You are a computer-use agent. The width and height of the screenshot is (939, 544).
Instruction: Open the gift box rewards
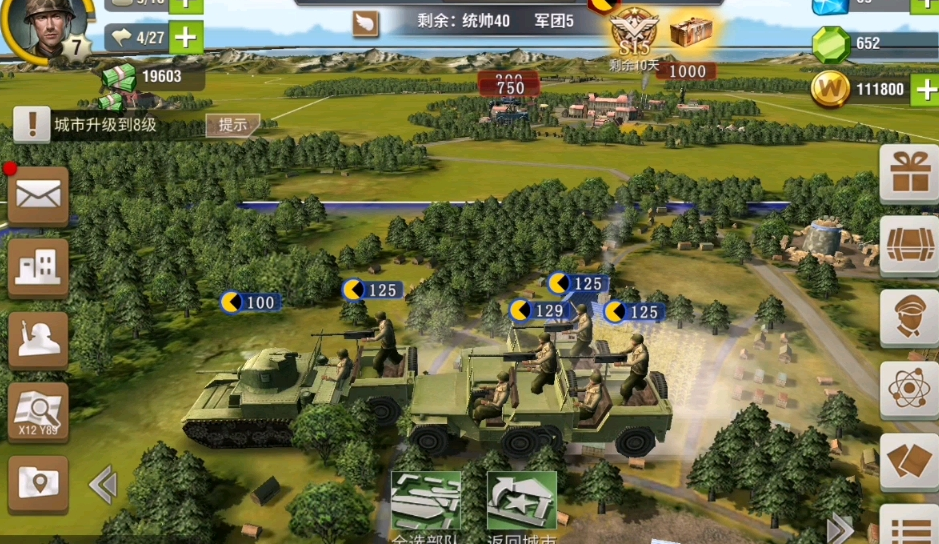(909, 174)
